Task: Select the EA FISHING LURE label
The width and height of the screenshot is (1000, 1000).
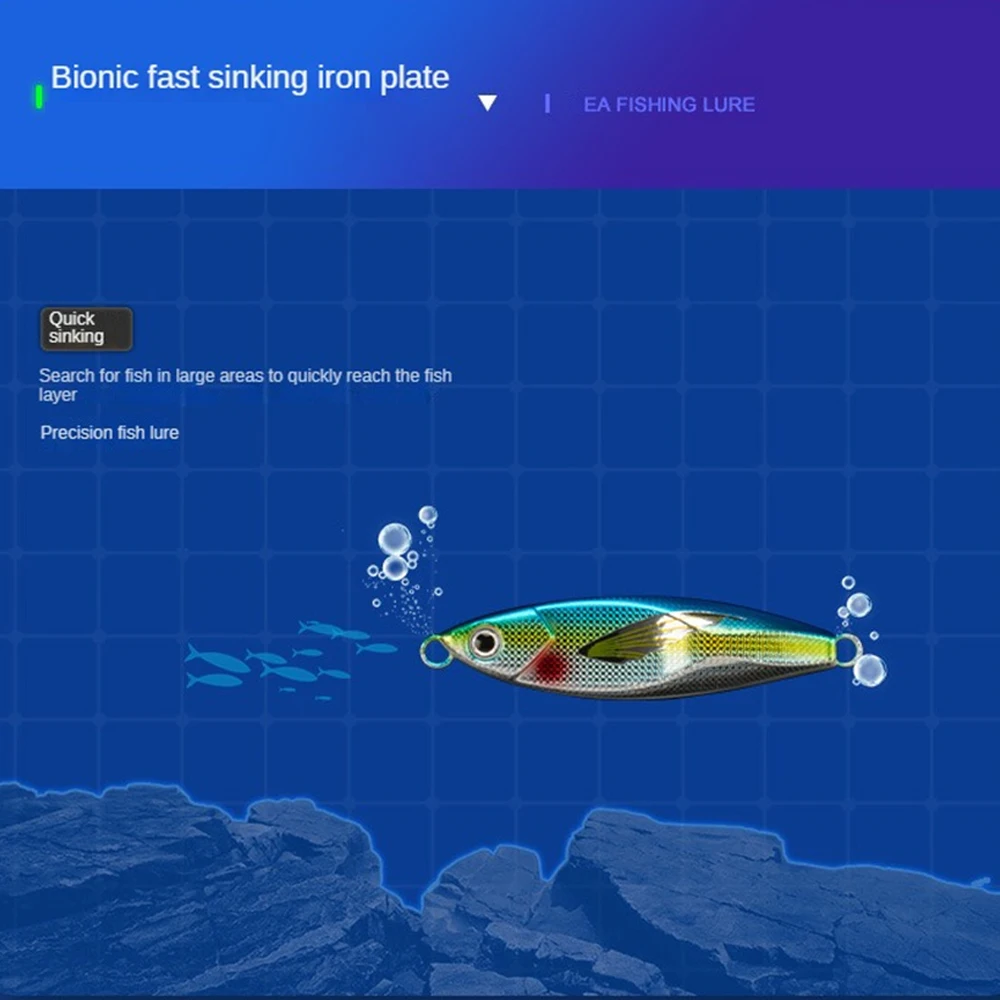Action: (x=669, y=104)
